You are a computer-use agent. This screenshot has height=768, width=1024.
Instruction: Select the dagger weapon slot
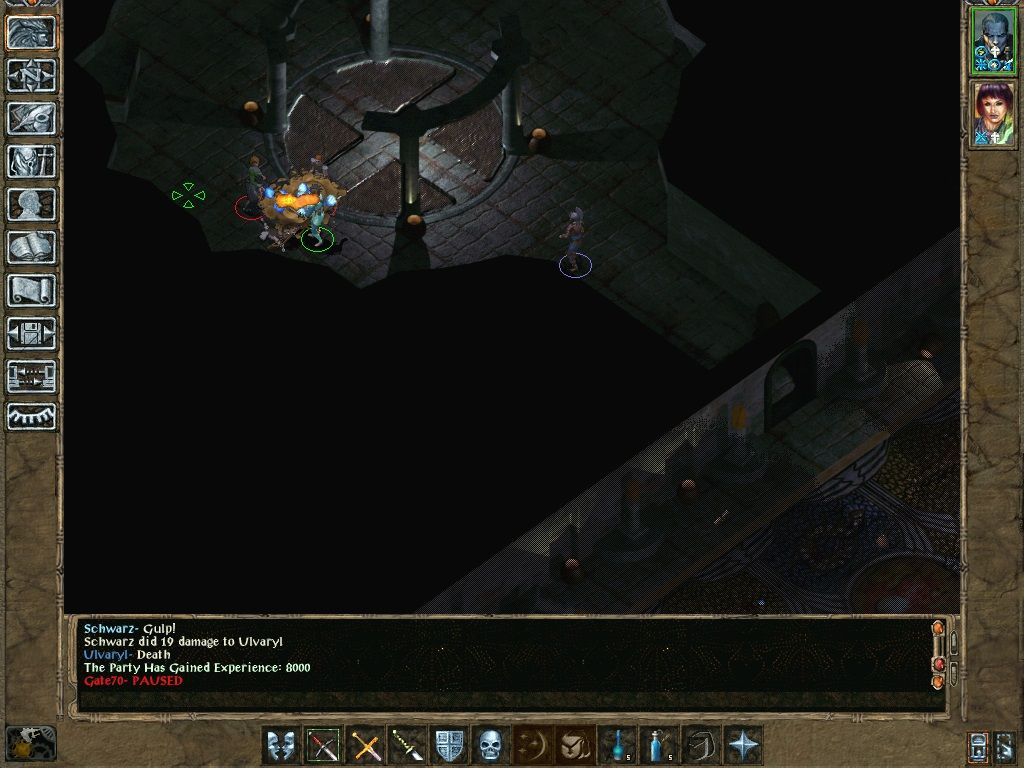(x=408, y=745)
